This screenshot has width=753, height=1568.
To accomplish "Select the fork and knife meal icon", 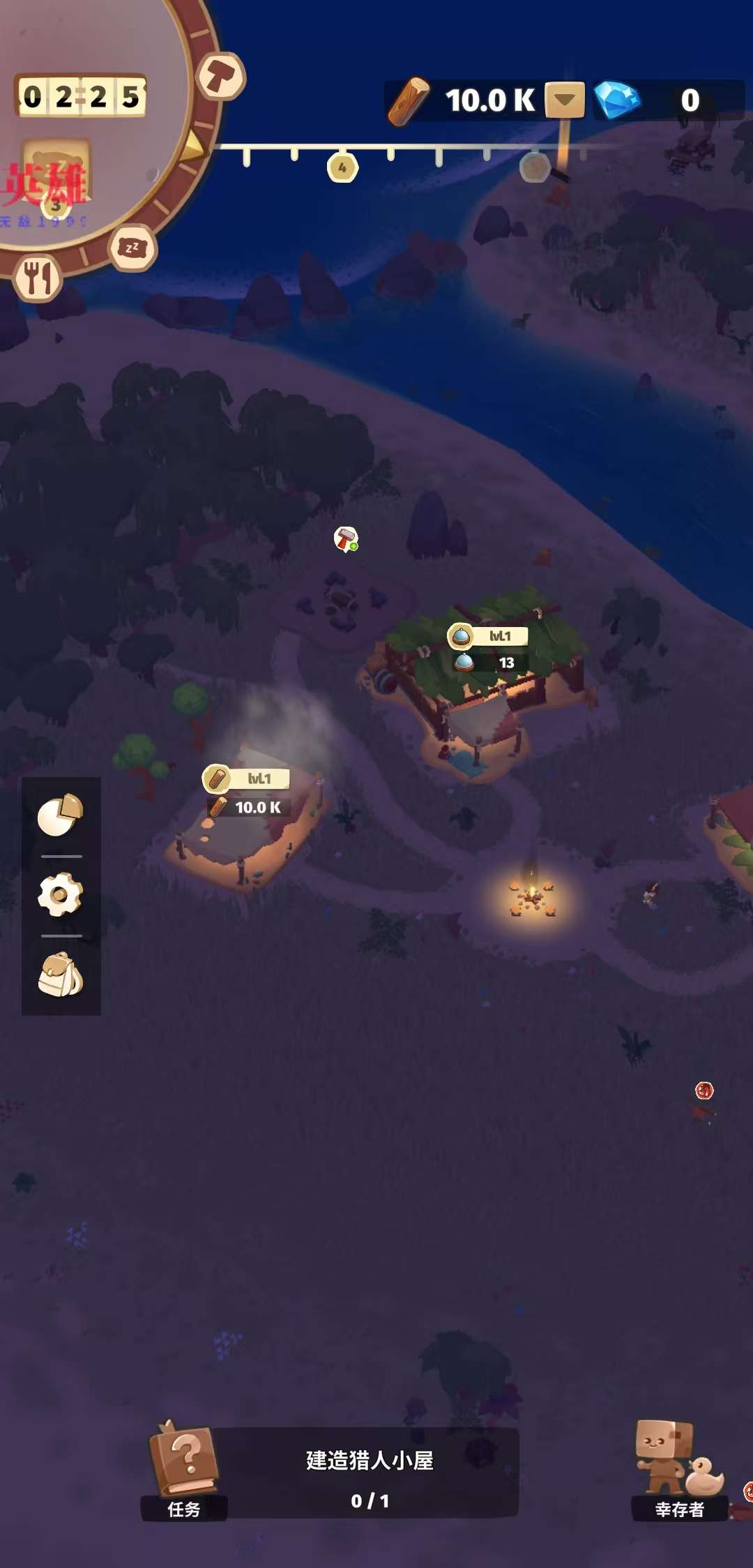I will (x=38, y=278).
